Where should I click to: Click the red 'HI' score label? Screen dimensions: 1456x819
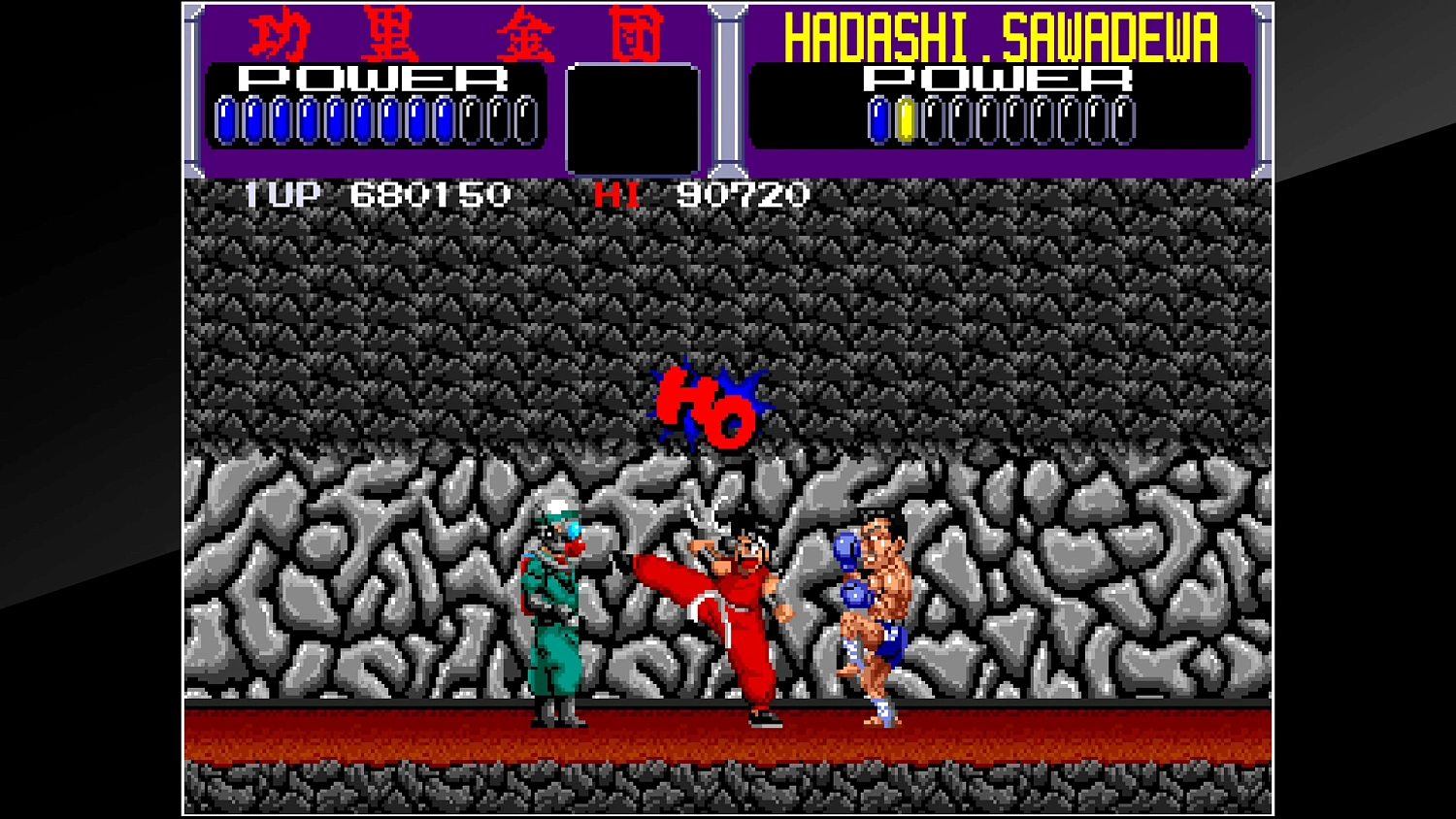pos(616,195)
